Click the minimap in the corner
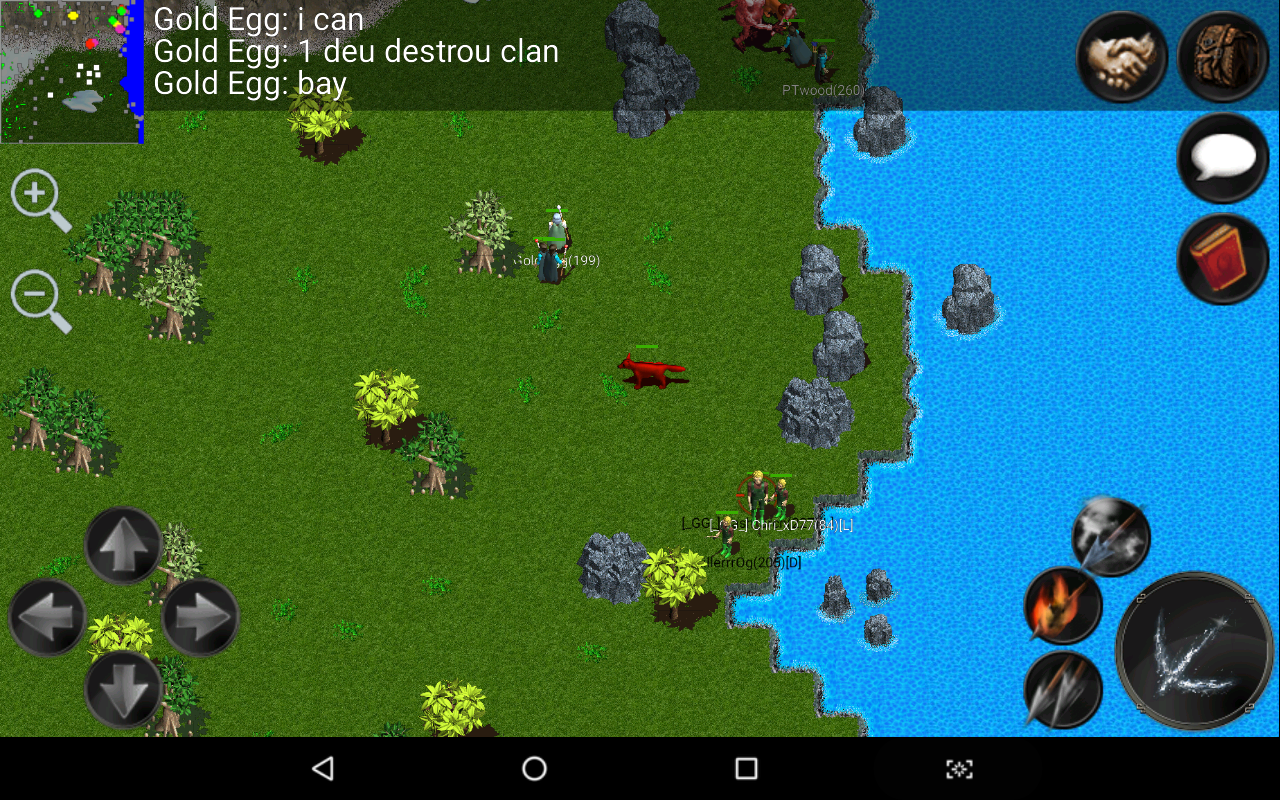Screen dimensions: 1280x800 (x=70, y=70)
